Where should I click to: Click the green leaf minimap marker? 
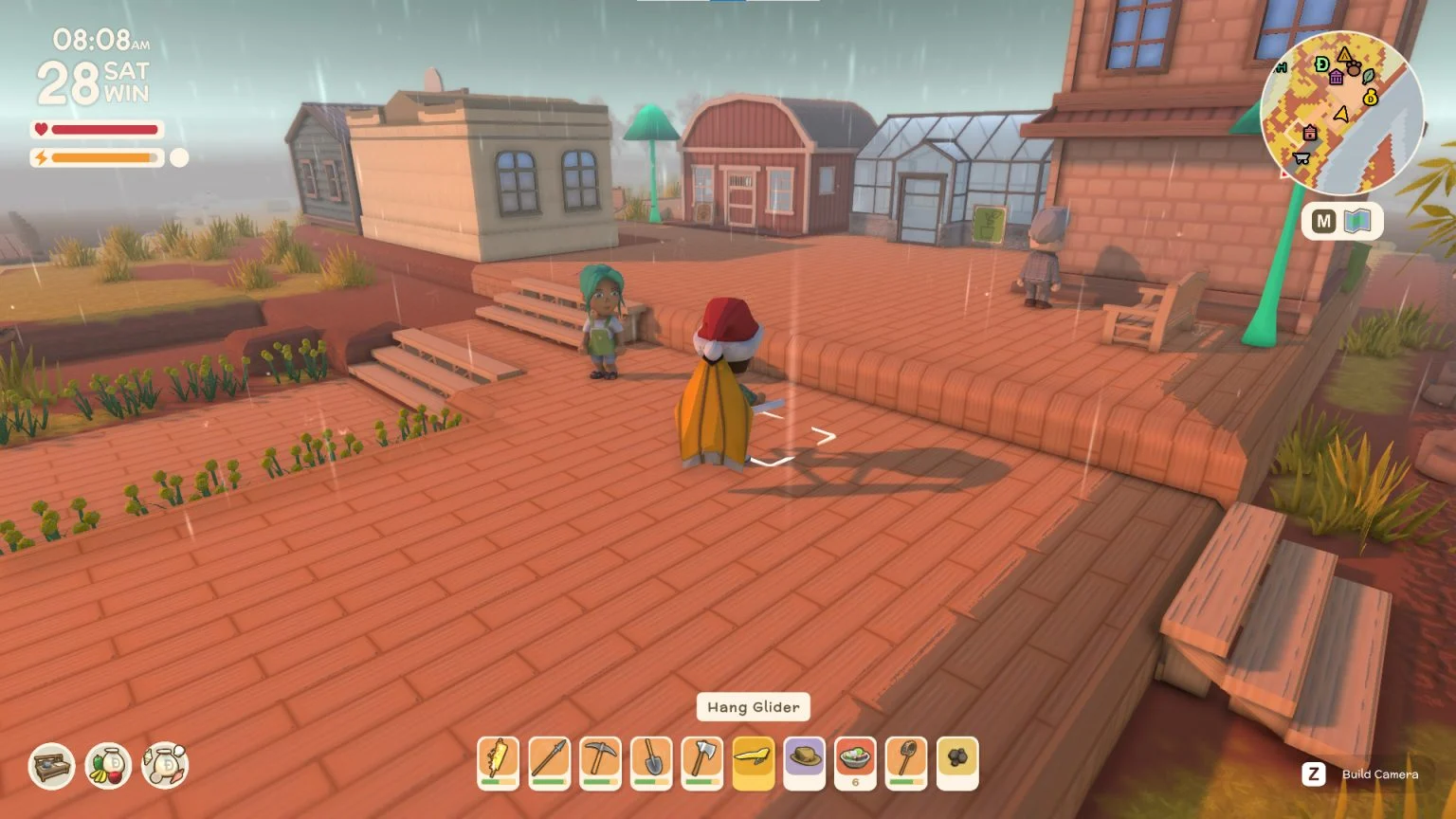[1369, 76]
